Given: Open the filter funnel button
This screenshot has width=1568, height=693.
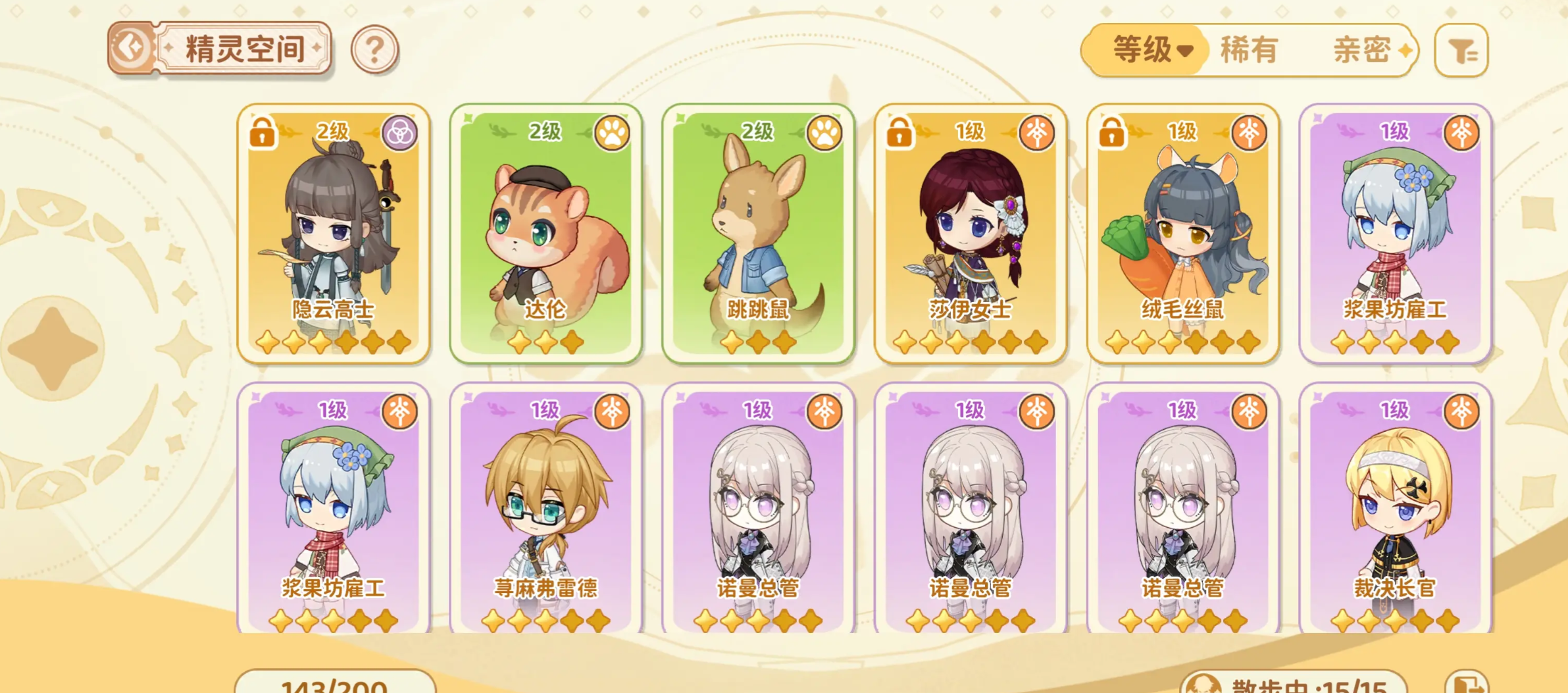Looking at the screenshot, I should [x=1461, y=51].
